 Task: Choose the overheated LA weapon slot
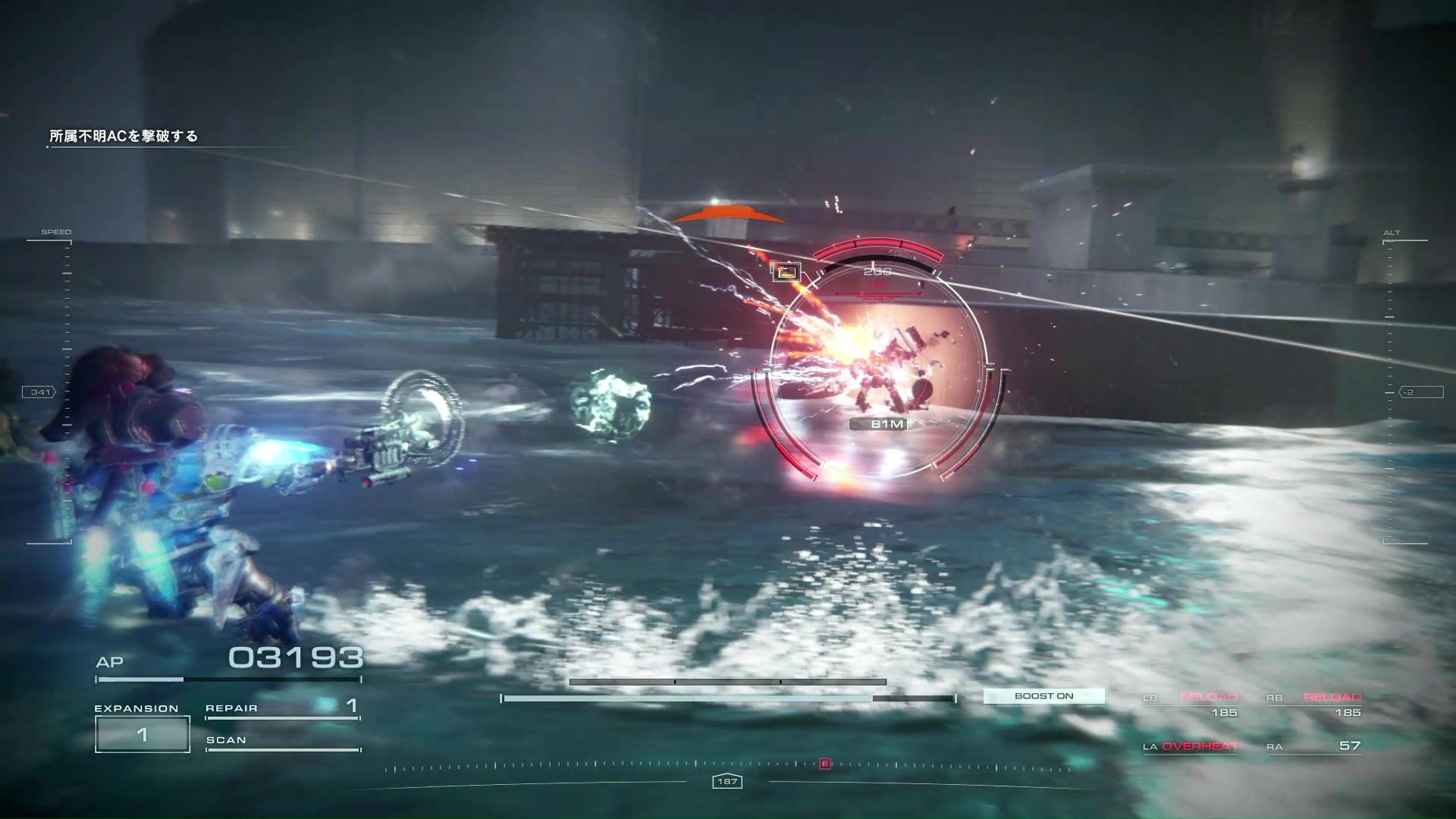pos(1191,746)
